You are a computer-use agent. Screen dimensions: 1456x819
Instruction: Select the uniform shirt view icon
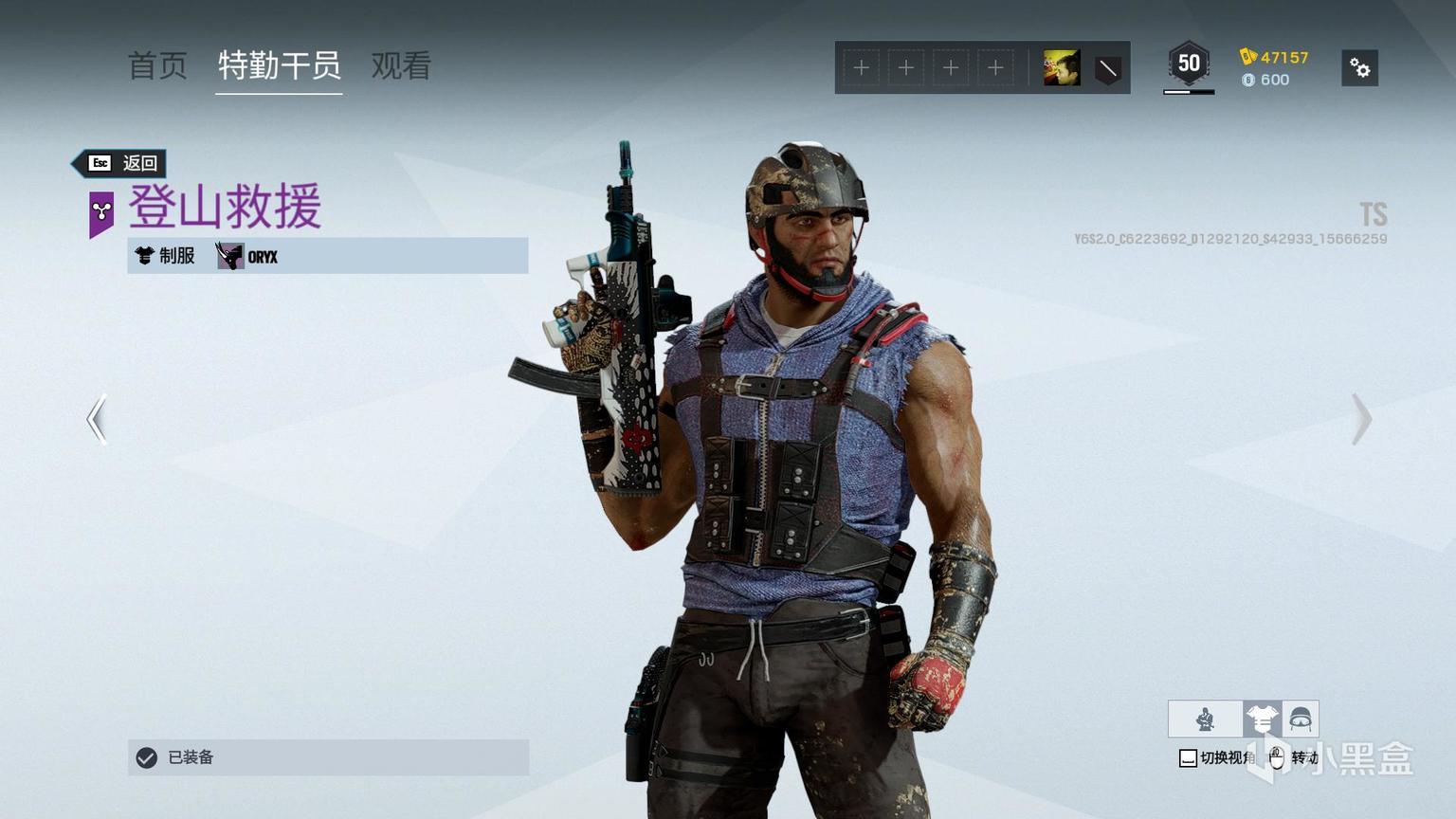(1262, 719)
